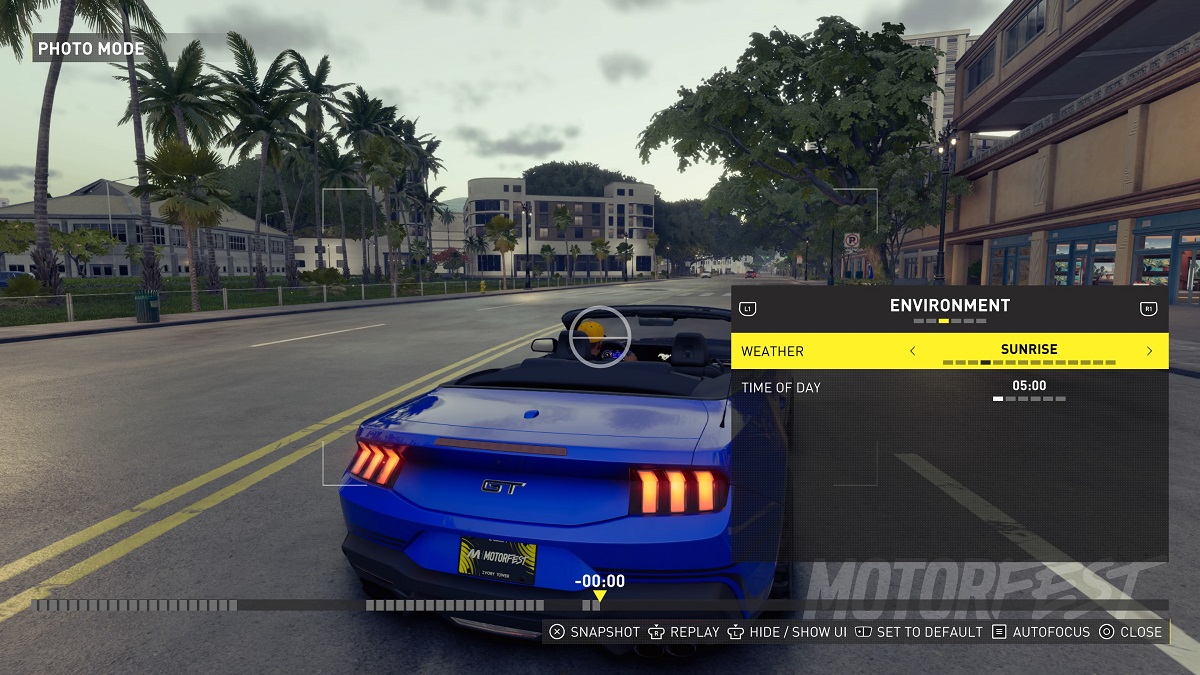Take a Snapshot
Viewport: 1200px width, 675px height.
[x=595, y=632]
